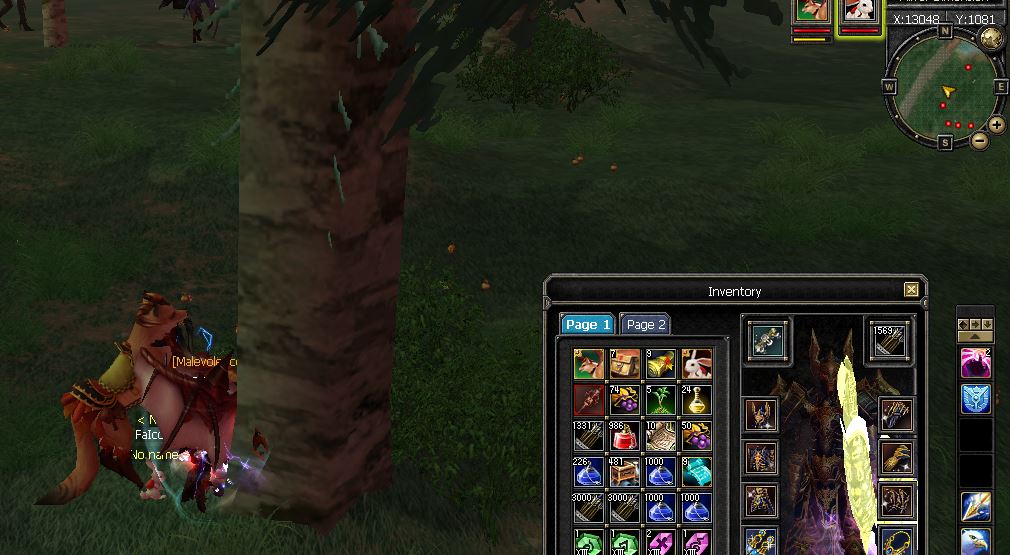This screenshot has width=1010, height=555.
Task: Select the white rabbit pet portrait
Action: [859, 11]
